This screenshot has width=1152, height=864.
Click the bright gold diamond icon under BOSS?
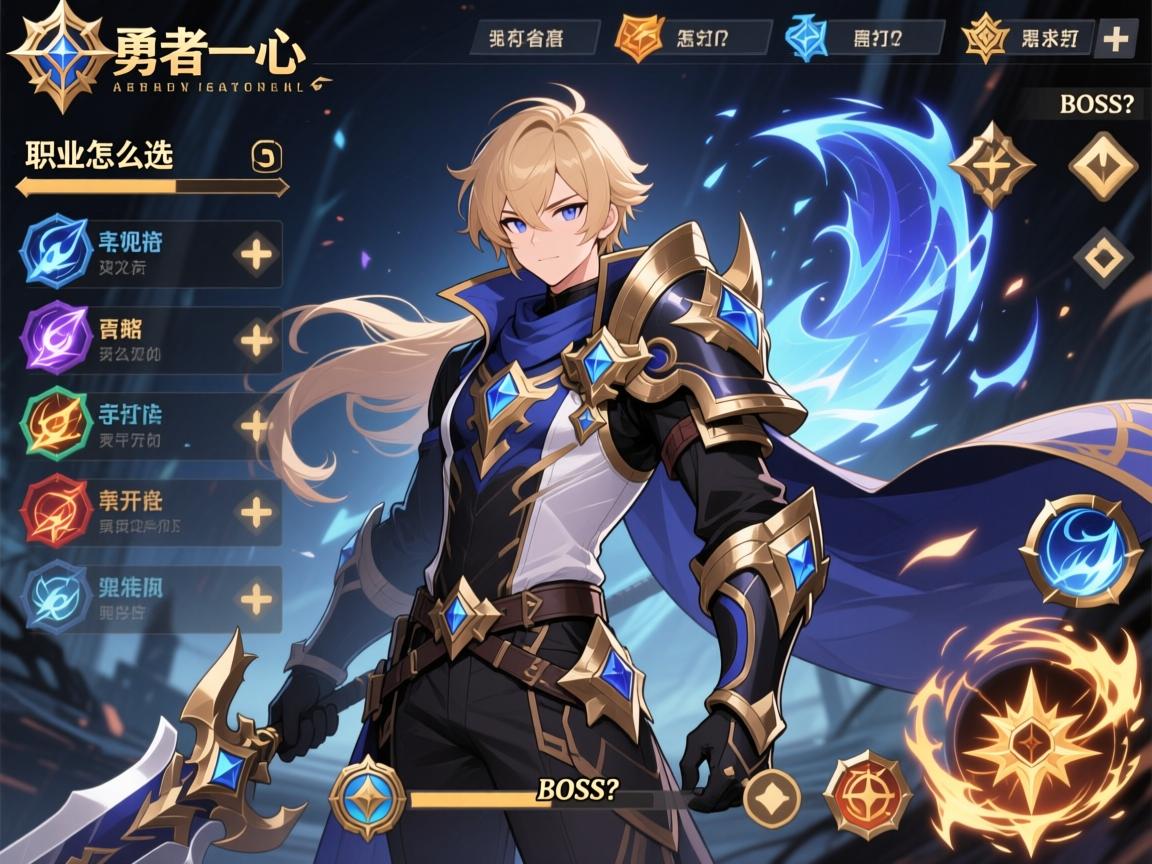(1103, 165)
